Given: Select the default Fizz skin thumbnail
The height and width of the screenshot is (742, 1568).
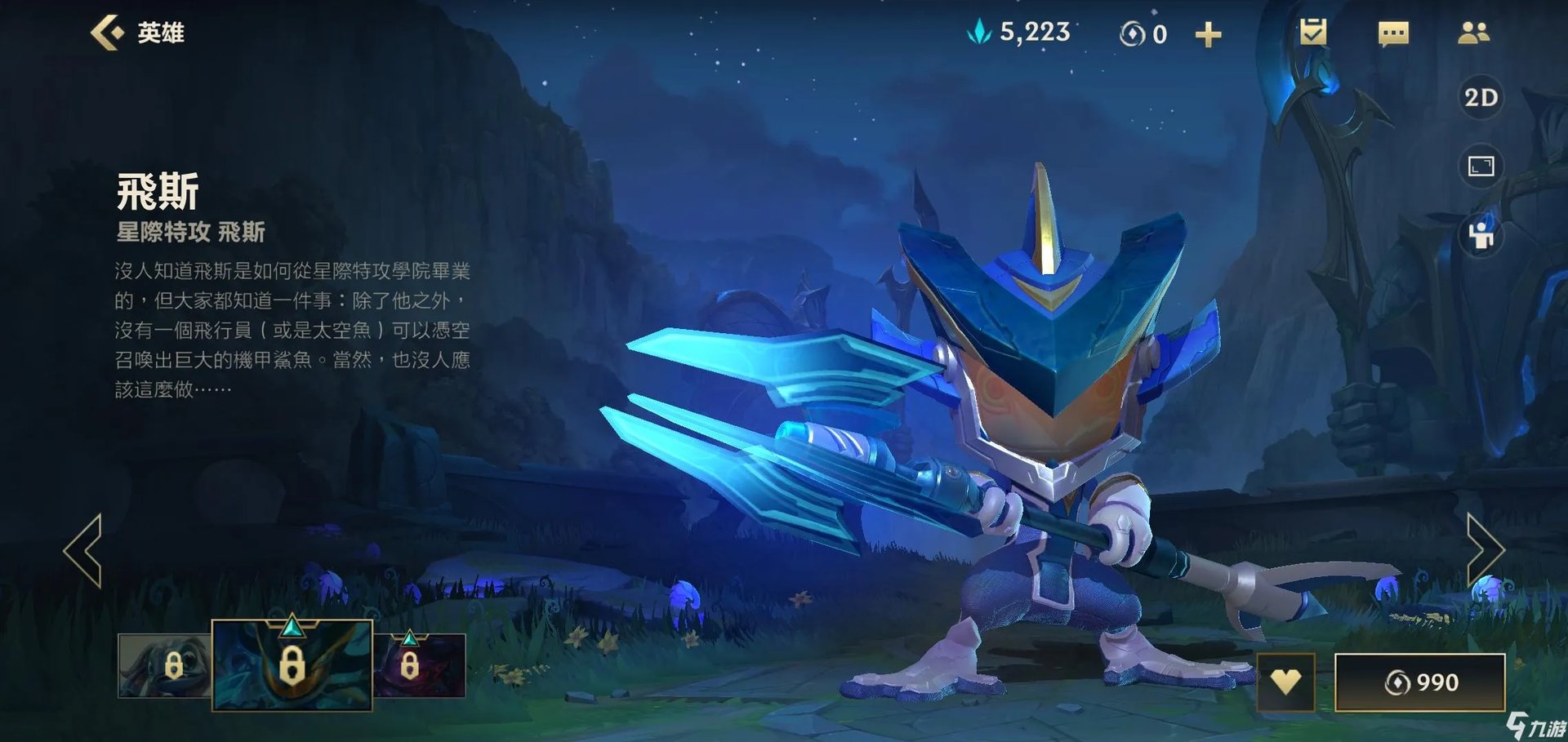Looking at the screenshot, I should coord(164,665).
